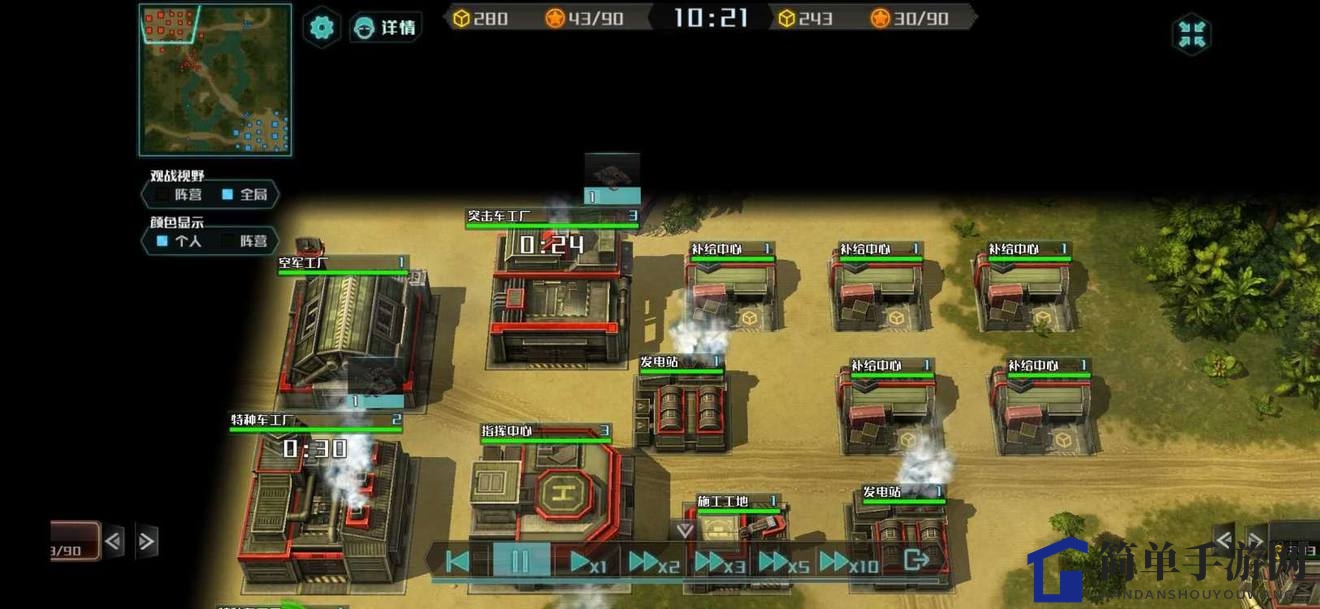
Task: Choose 阵营 under 颜色显示 color display
Action: (x=245, y=241)
